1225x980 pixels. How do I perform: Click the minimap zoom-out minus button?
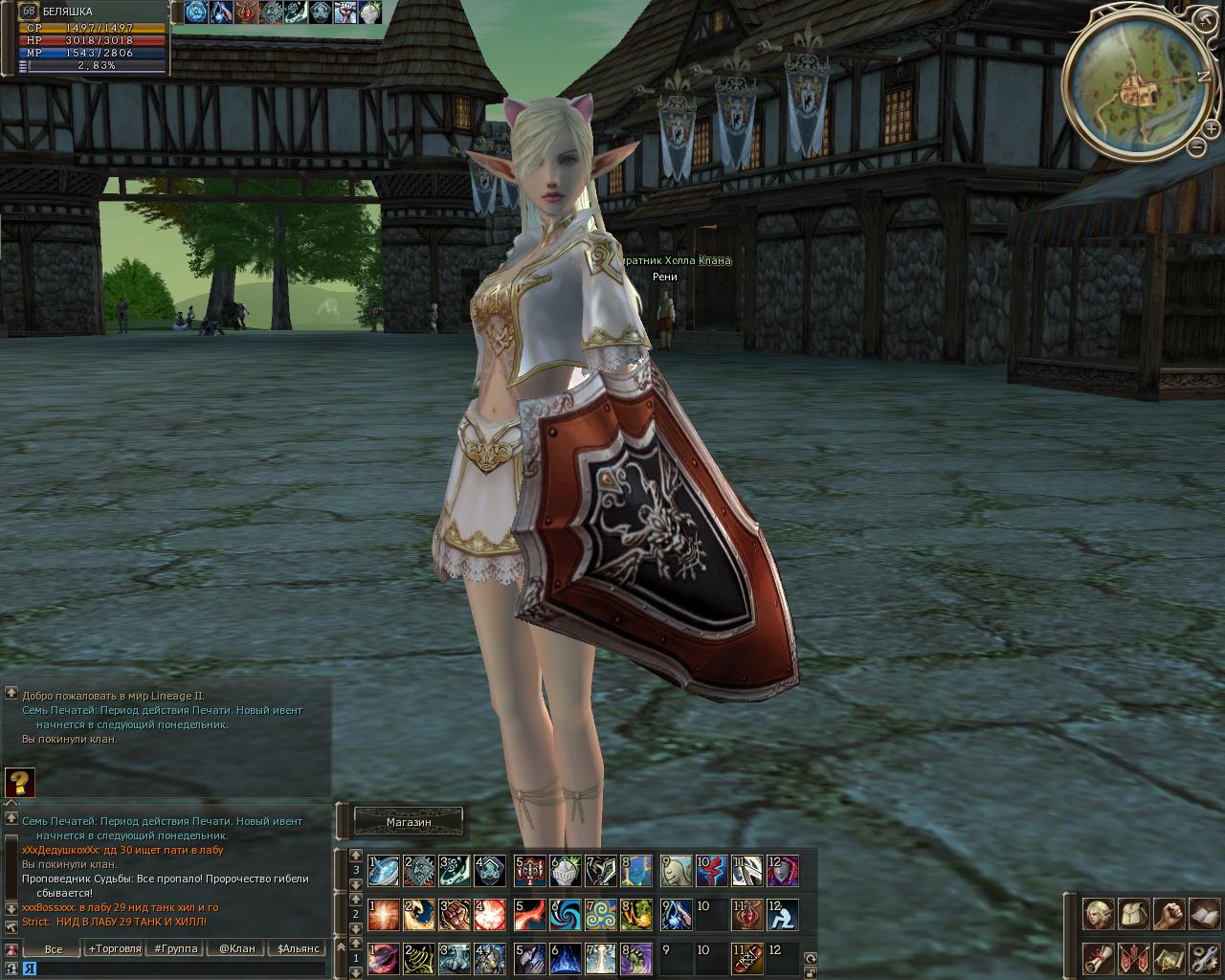pos(1197,147)
